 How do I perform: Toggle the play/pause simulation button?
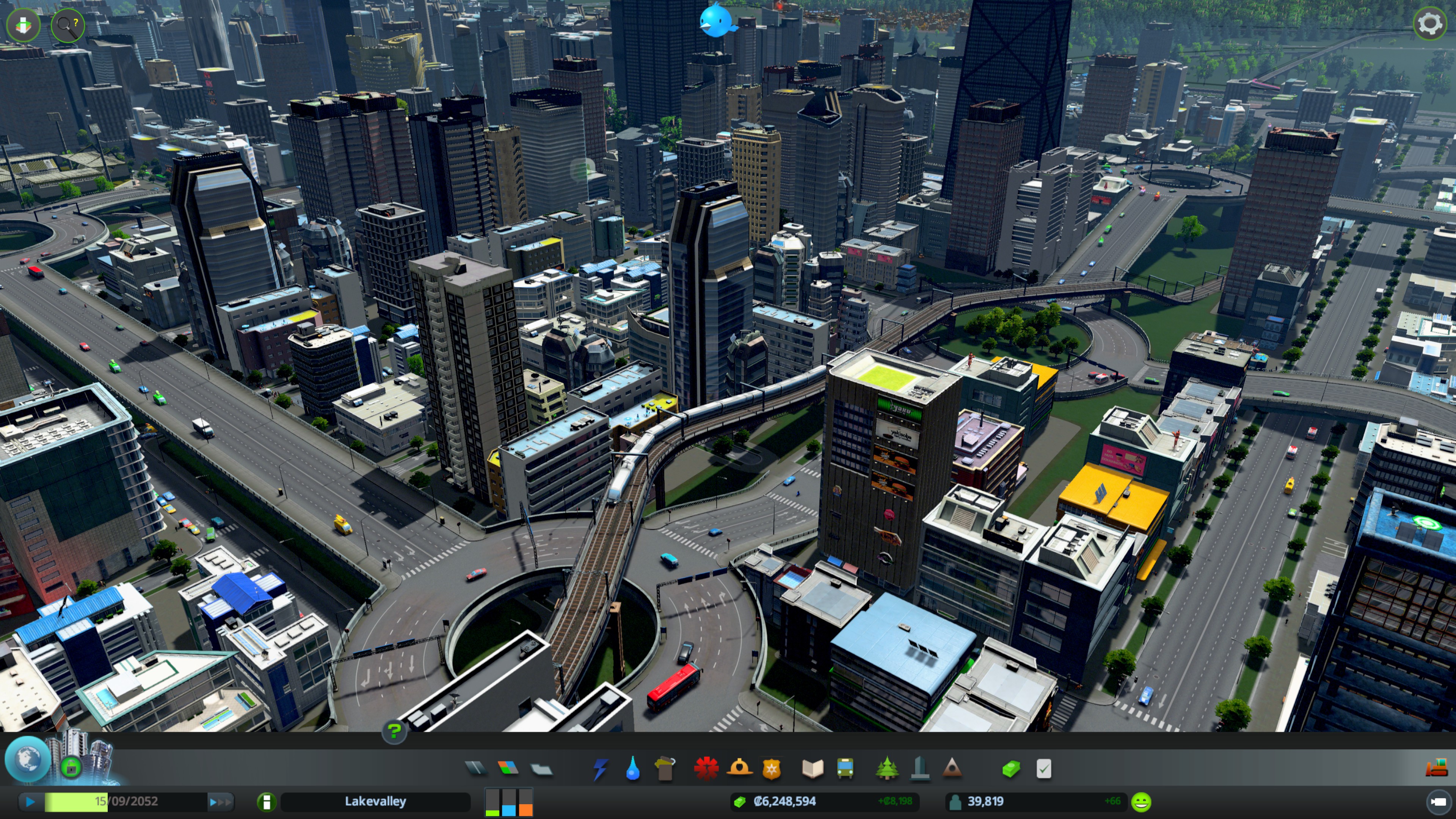point(30,801)
